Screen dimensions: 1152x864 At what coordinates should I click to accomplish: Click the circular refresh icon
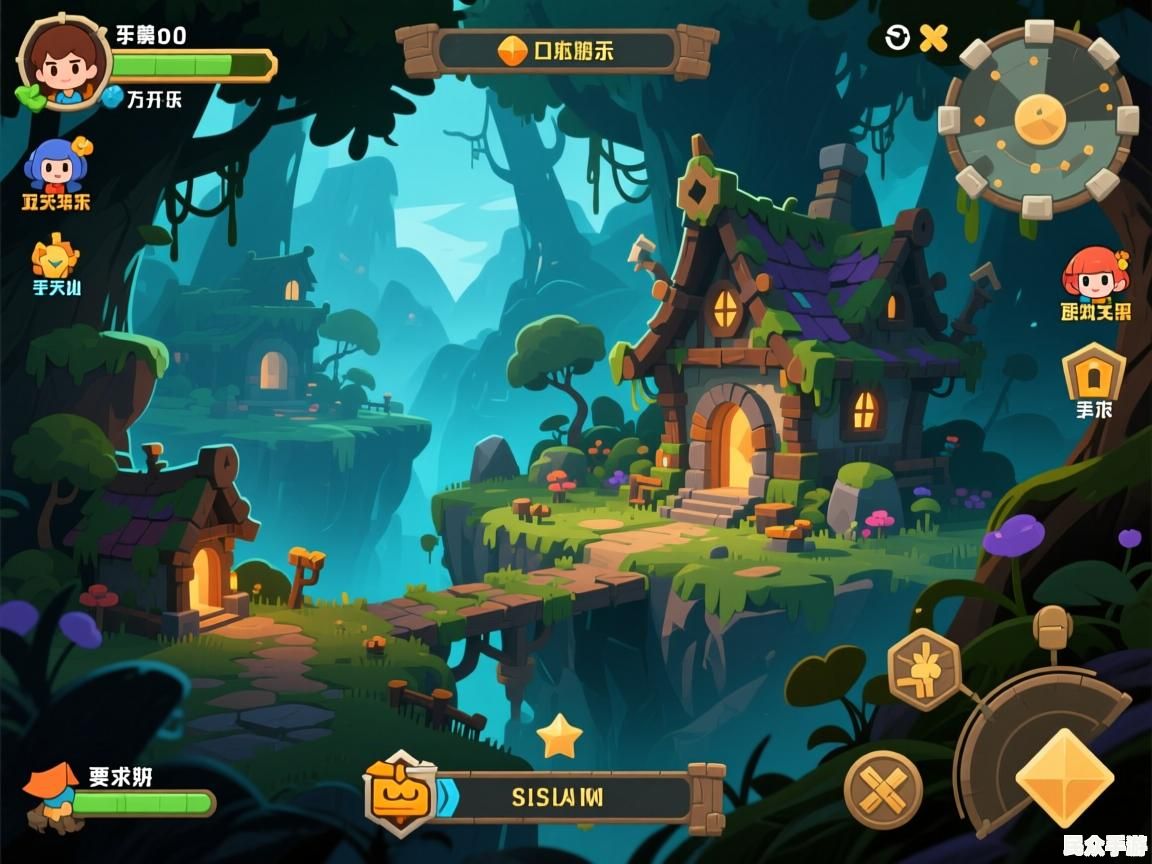pyautogui.click(x=898, y=38)
